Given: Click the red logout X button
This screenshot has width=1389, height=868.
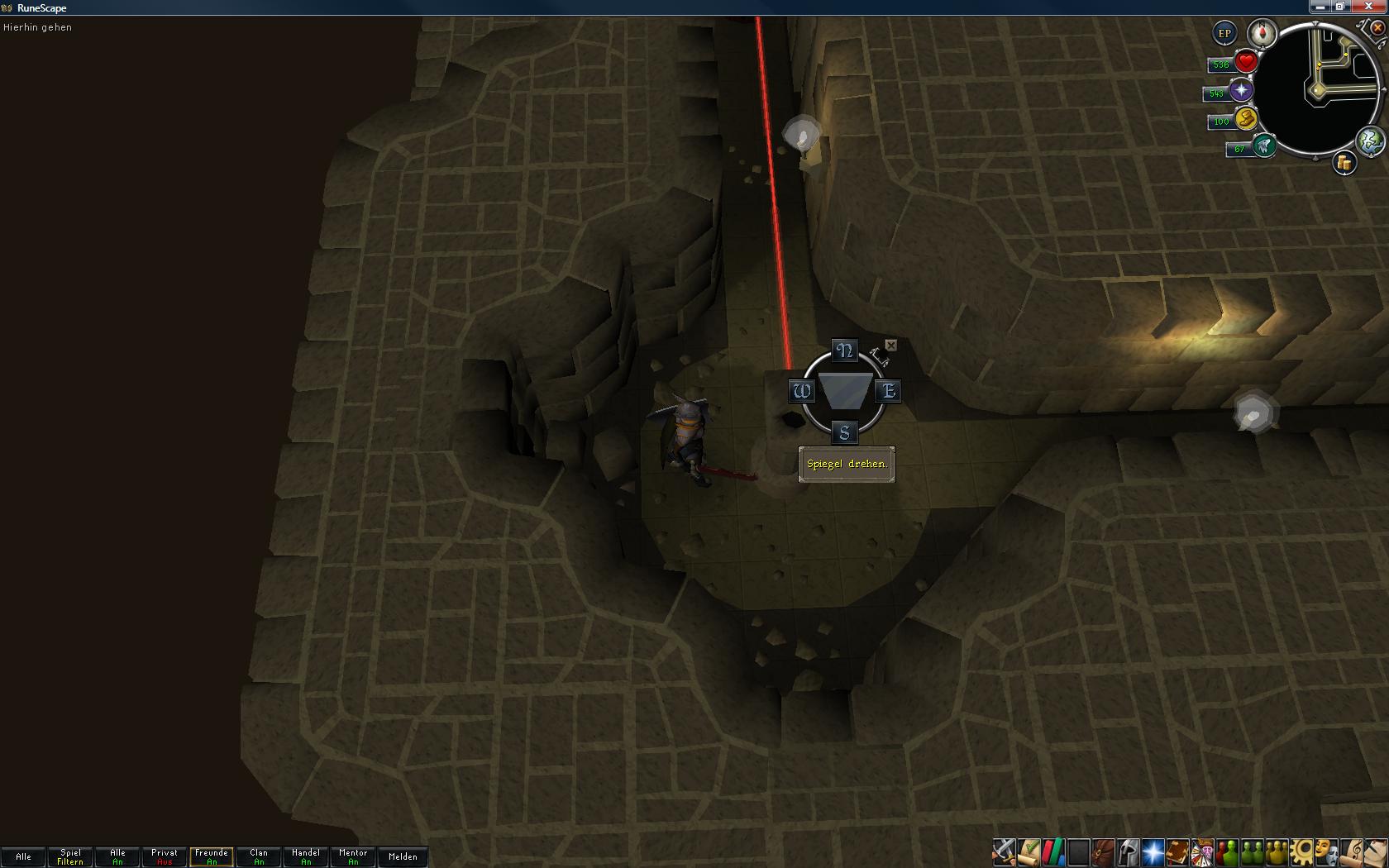Looking at the screenshot, I should click(1378, 27).
